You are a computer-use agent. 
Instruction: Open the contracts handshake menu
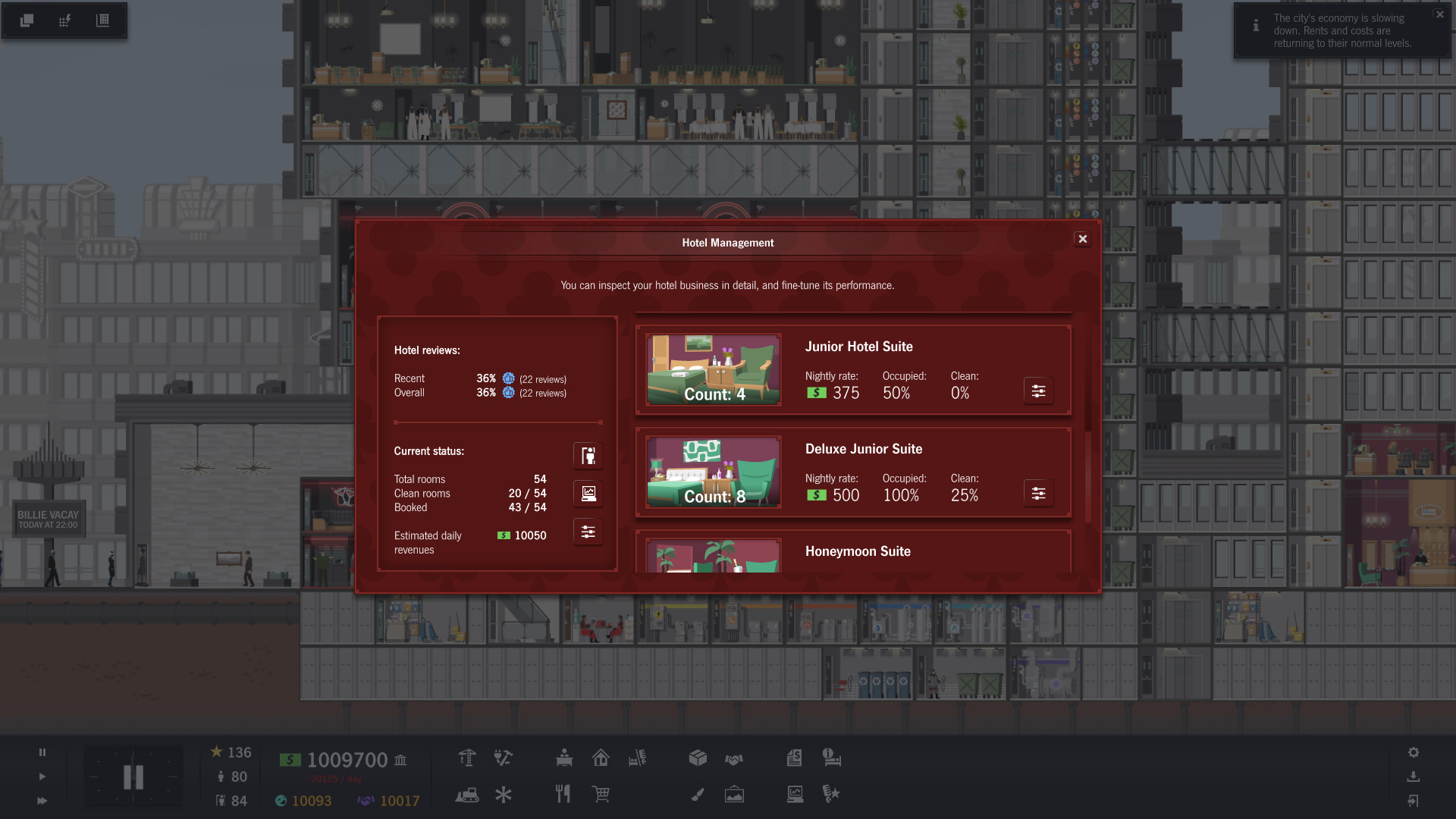(x=735, y=758)
